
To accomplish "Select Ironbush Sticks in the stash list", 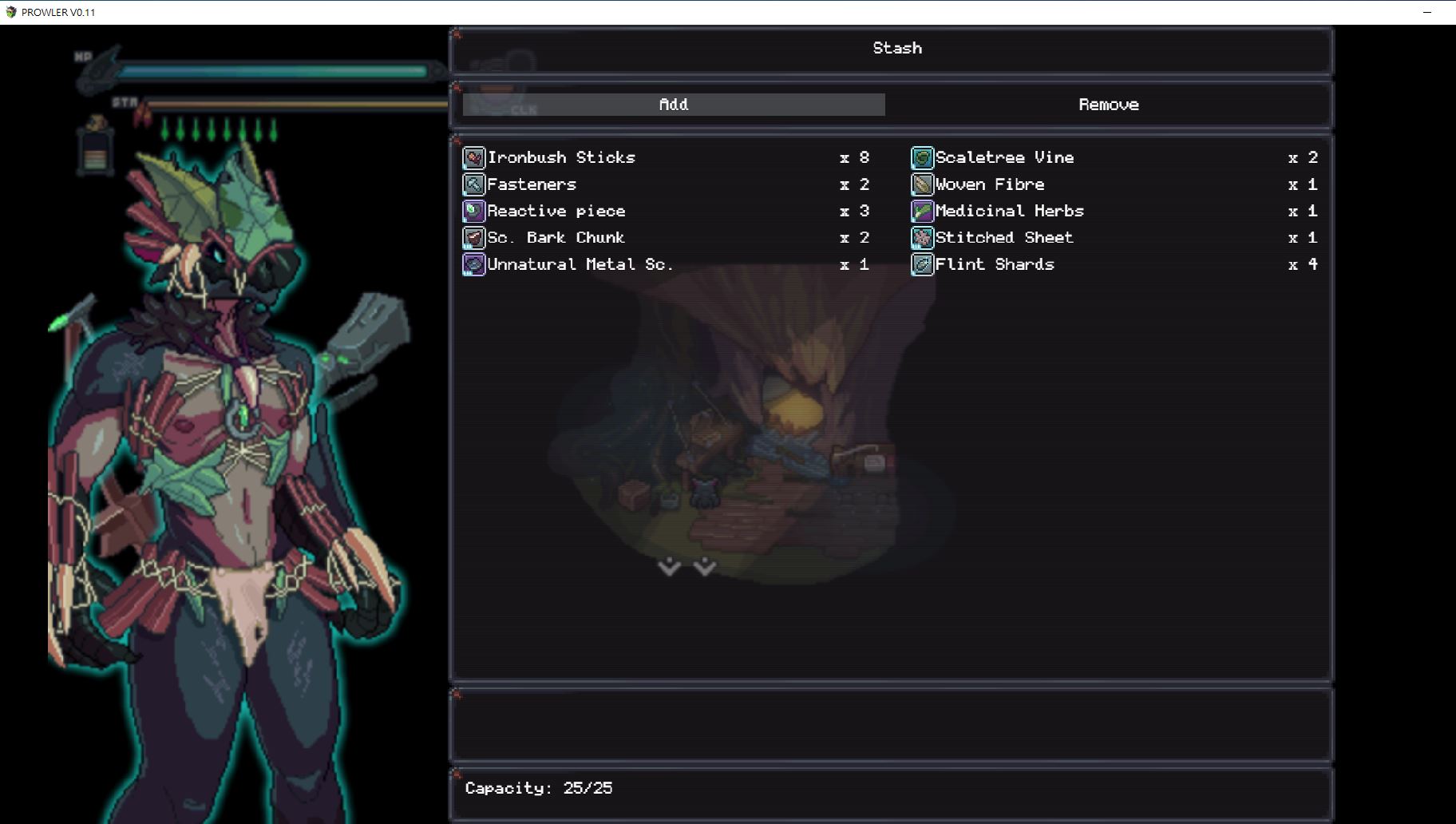I will (x=561, y=157).
